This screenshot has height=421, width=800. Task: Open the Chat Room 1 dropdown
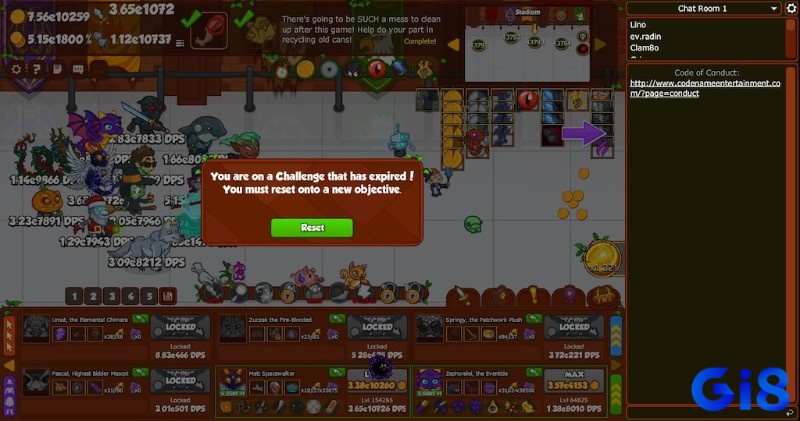pos(702,8)
